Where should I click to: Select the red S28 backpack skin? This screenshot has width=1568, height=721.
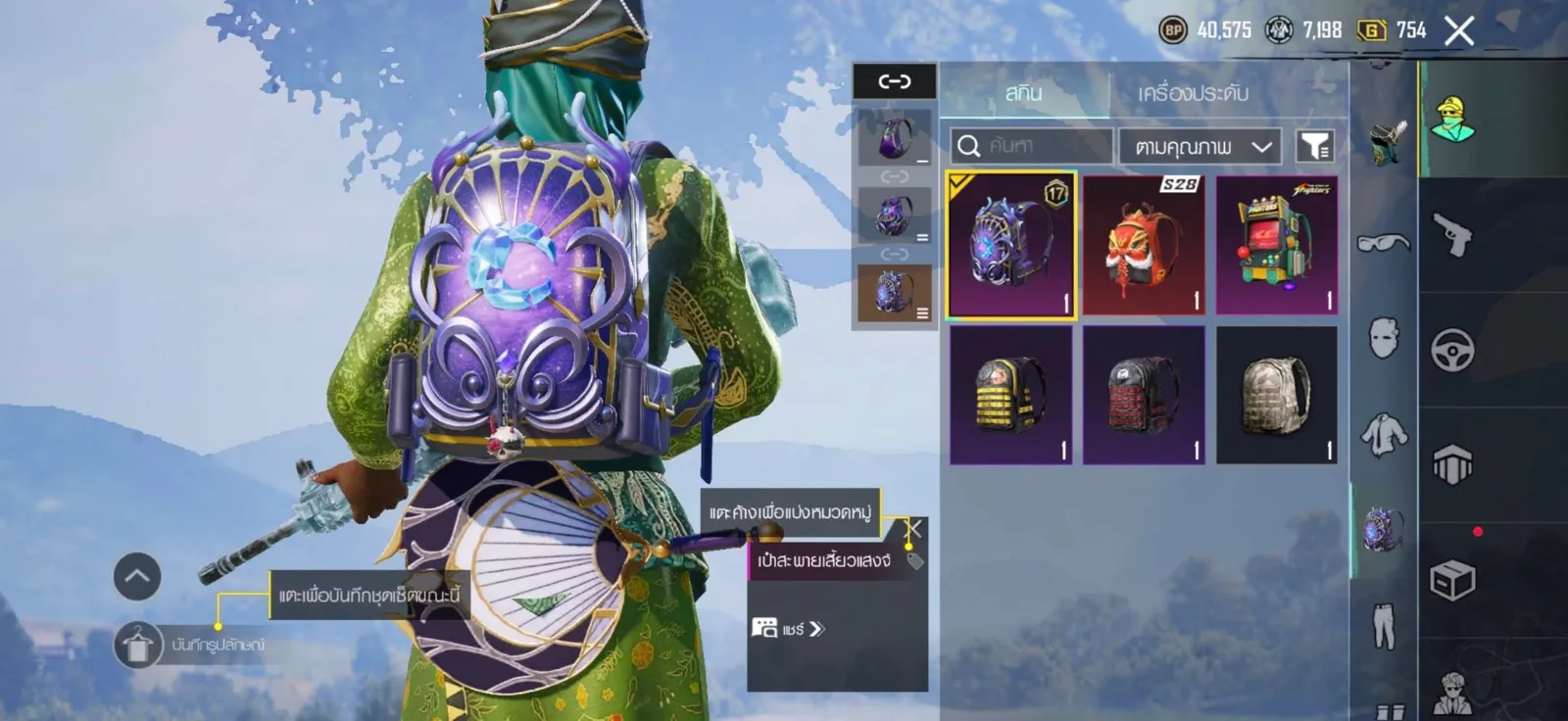click(x=1144, y=246)
